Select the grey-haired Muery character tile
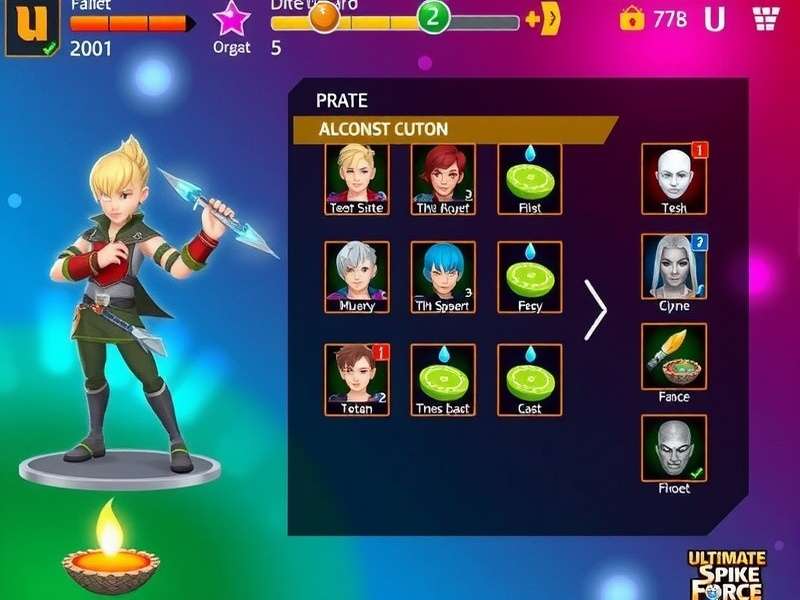 click(357, 276)
